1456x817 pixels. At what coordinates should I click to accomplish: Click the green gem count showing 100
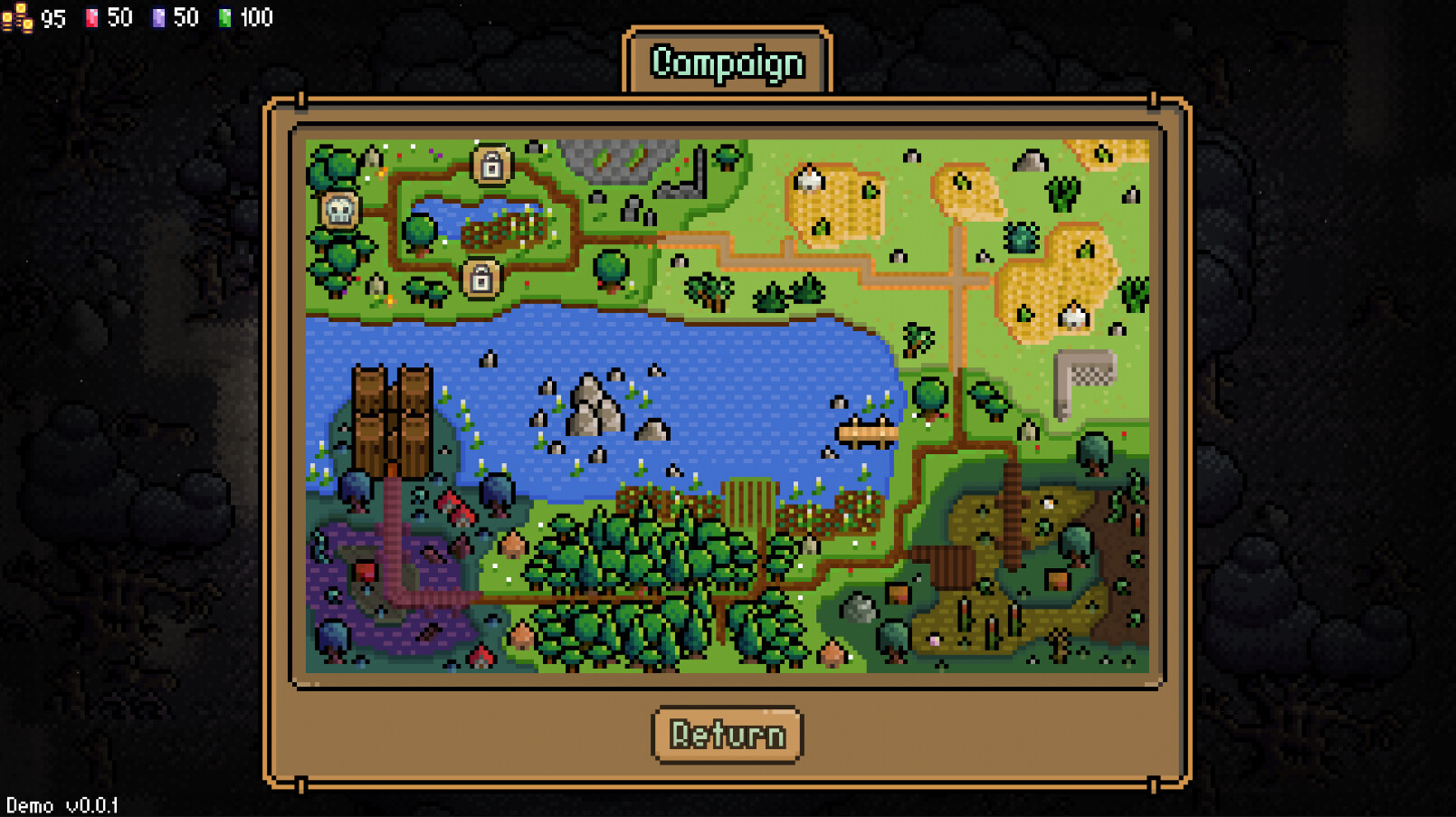(x=255, y=16)
